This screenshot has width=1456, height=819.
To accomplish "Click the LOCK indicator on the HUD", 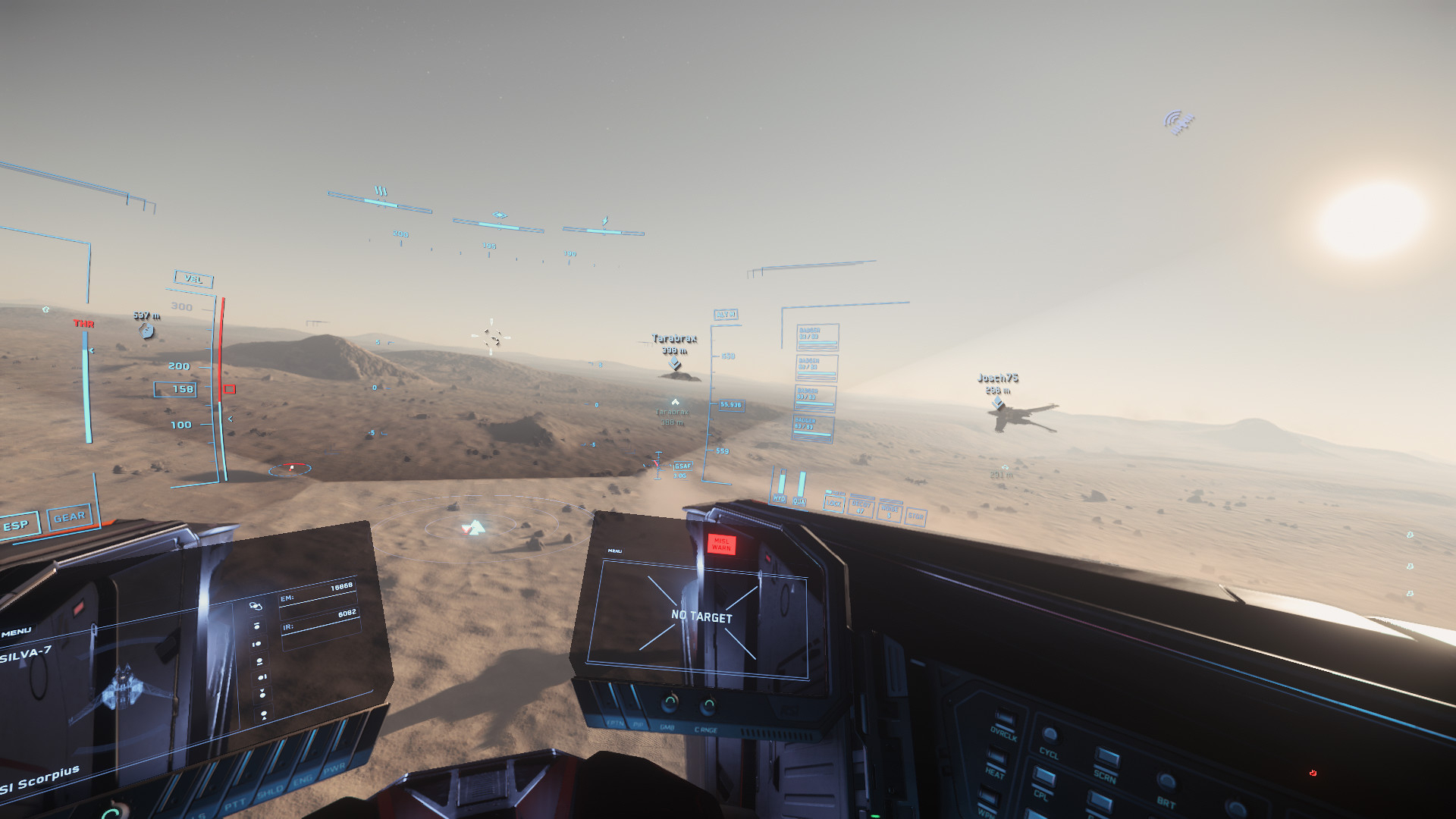I will (834, 504).
